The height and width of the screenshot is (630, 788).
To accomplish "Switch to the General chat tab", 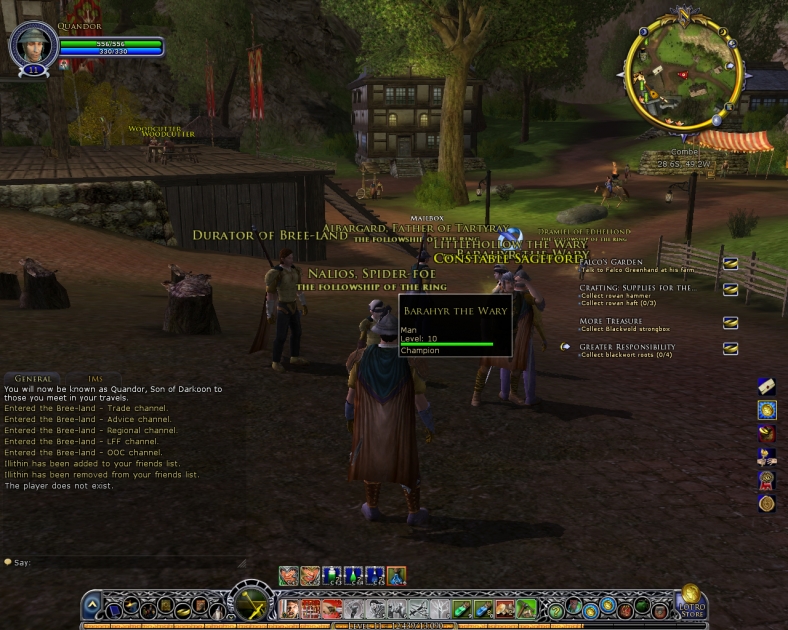I will pos(33,378).
